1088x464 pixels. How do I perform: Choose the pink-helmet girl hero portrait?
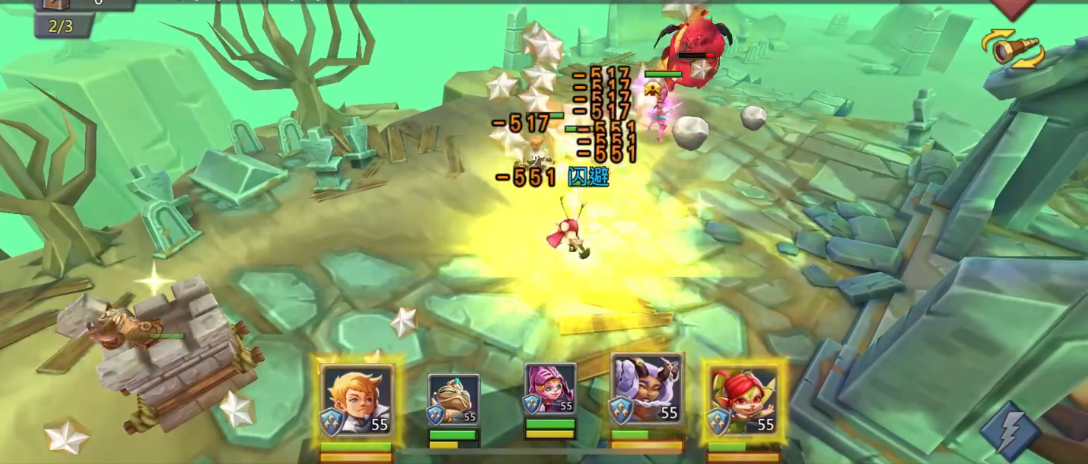(550, 390)
